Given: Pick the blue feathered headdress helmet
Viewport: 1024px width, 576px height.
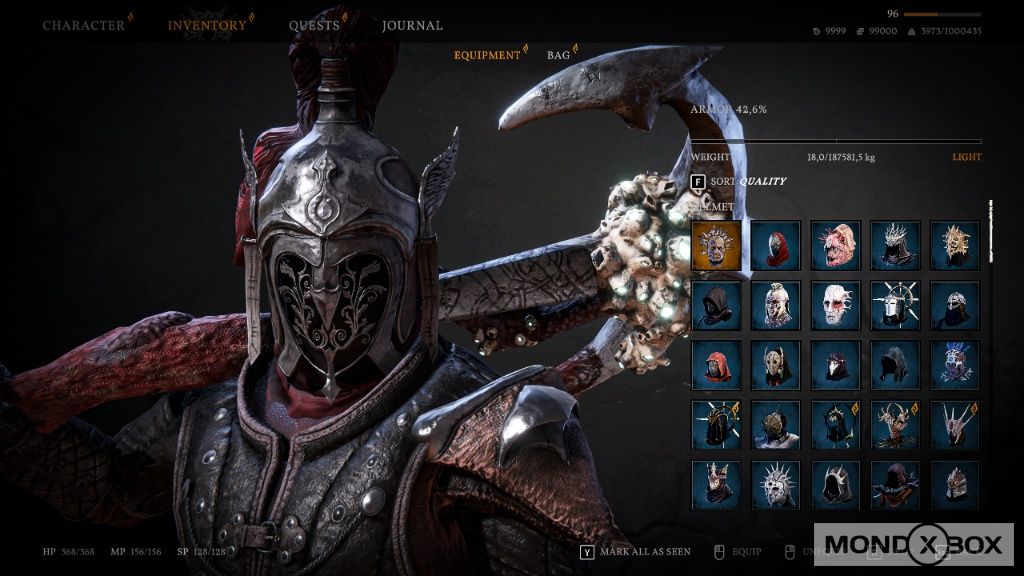Looking at the screenshot, I should pos(955,365).
